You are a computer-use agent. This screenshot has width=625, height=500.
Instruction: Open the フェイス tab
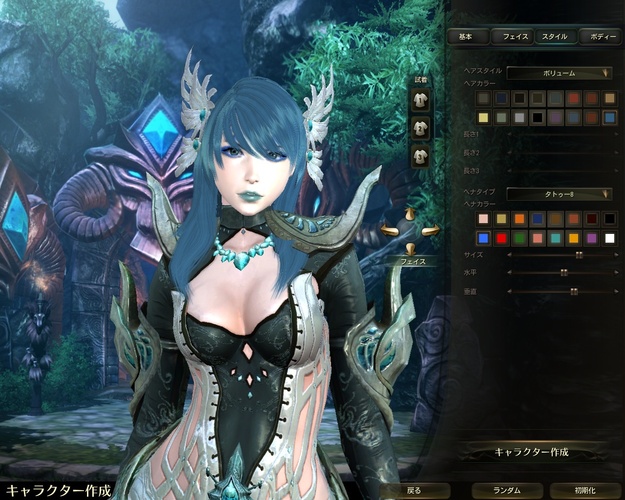click(514, 37)
